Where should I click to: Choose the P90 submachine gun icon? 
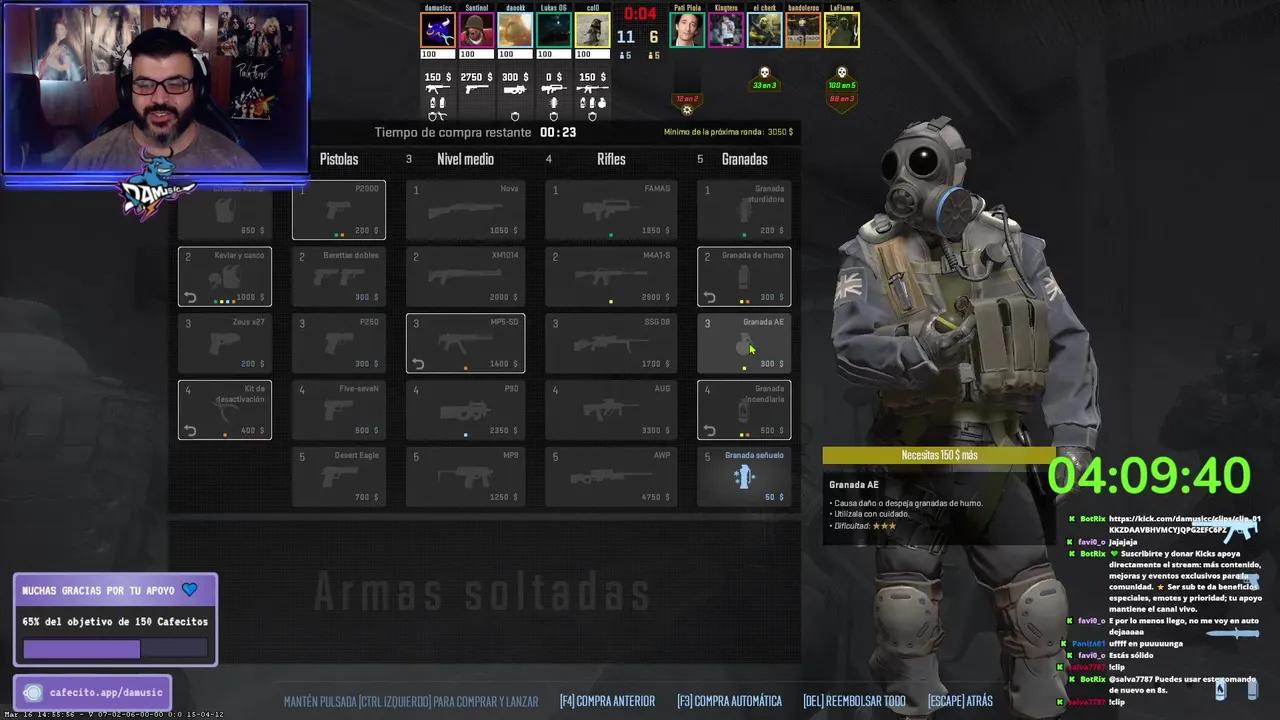click(465, 410)
